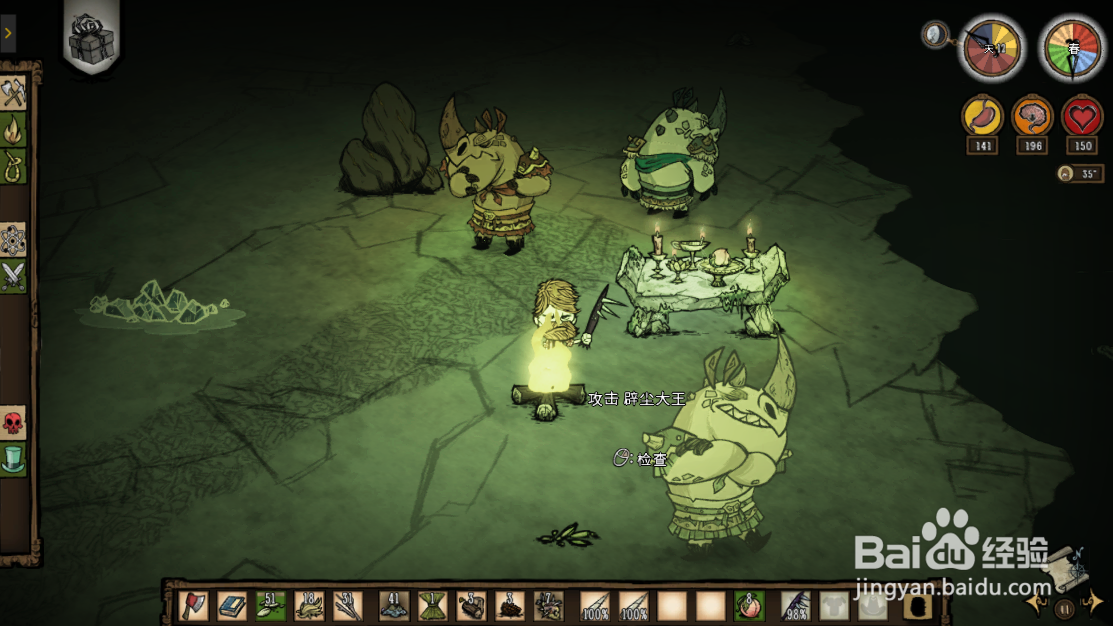Select the cut grass stack of 18
The height and width of the screenshot is (626, 1113).
(x=309, y=606)
